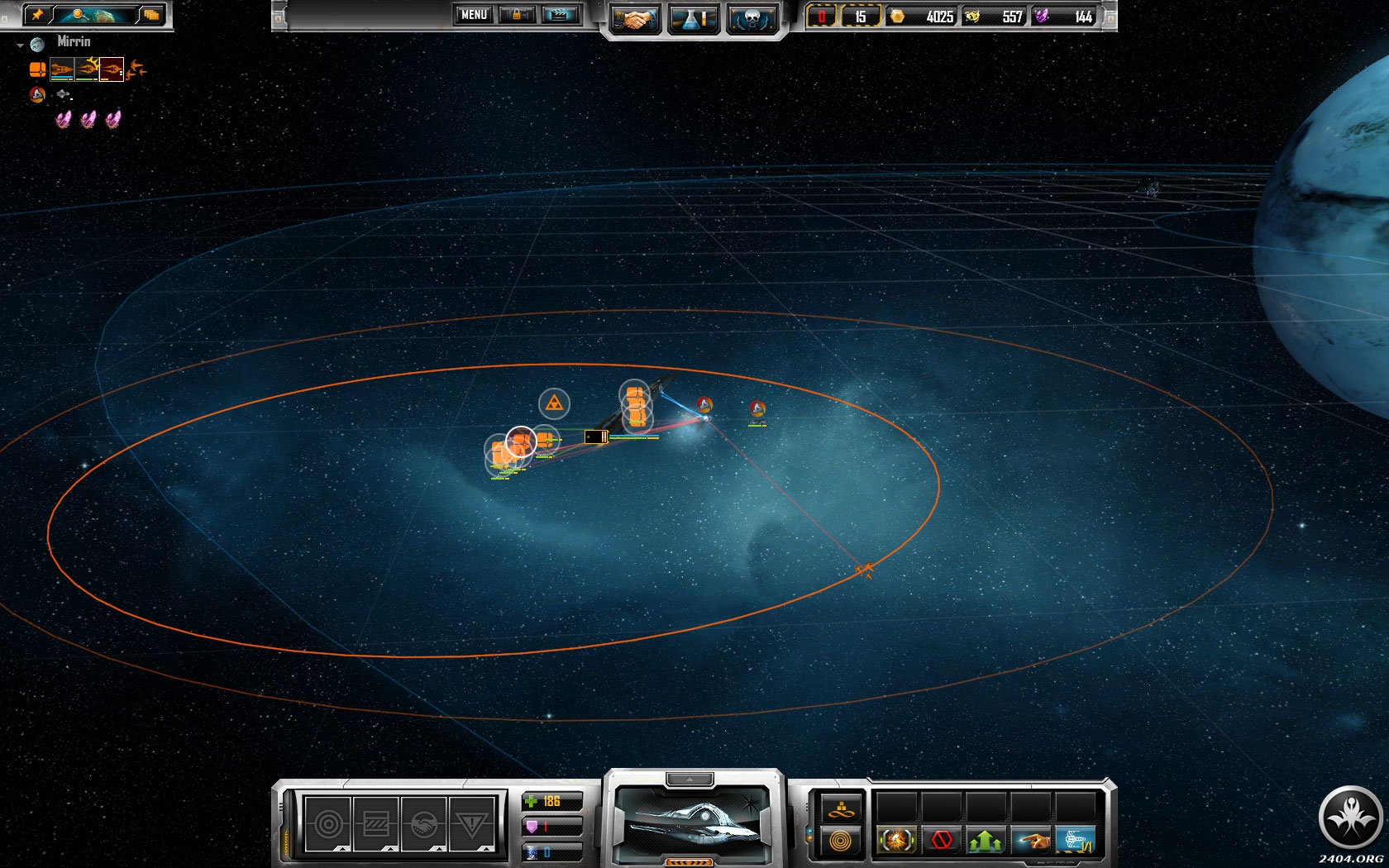Image resolution: width=1389 pixels, height=868 pixels.
Task: Select the highlighted ship icon under Mirrin
Action: click(x=111, y=69)
